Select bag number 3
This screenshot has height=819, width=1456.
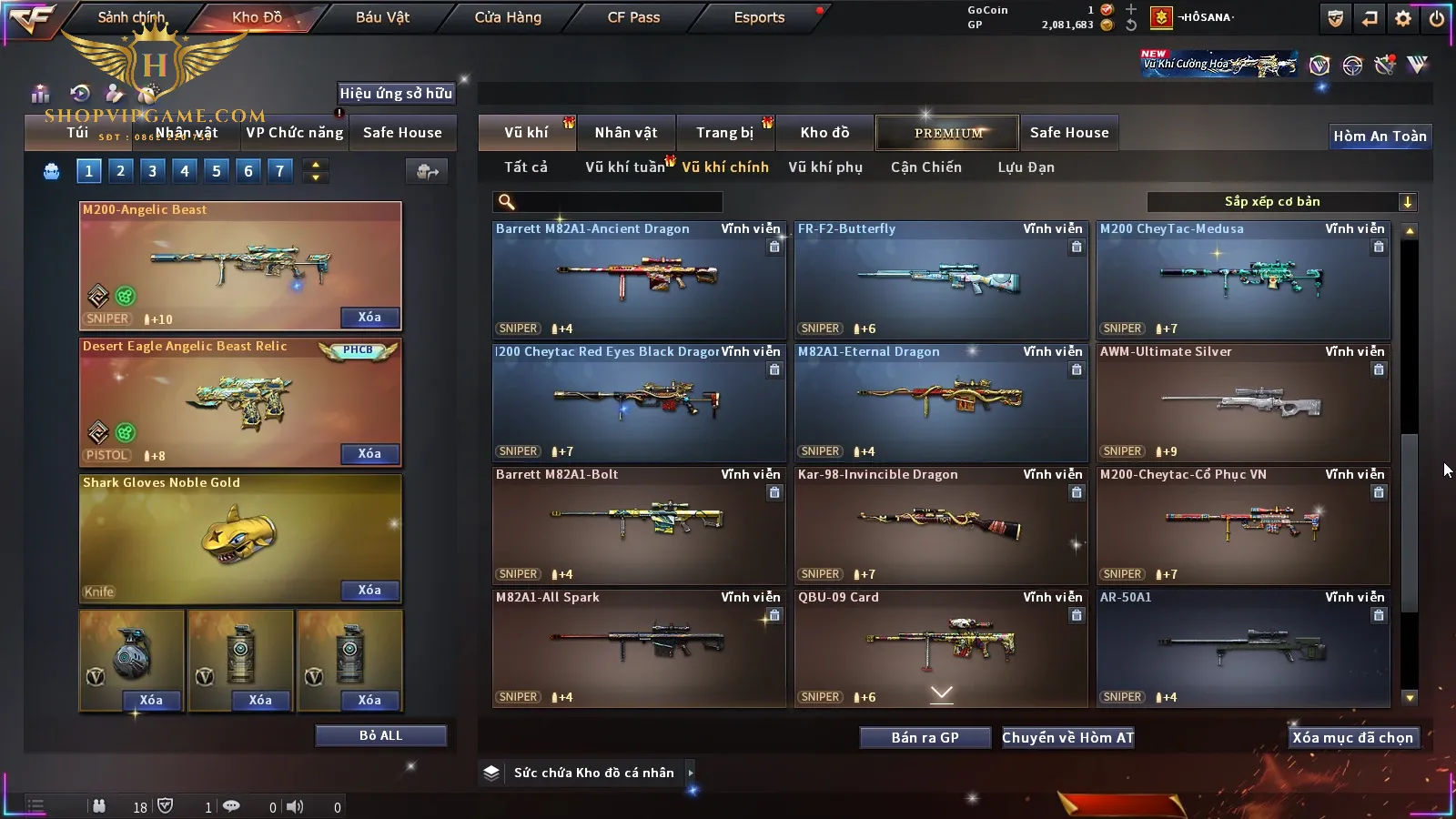[152, 171]
